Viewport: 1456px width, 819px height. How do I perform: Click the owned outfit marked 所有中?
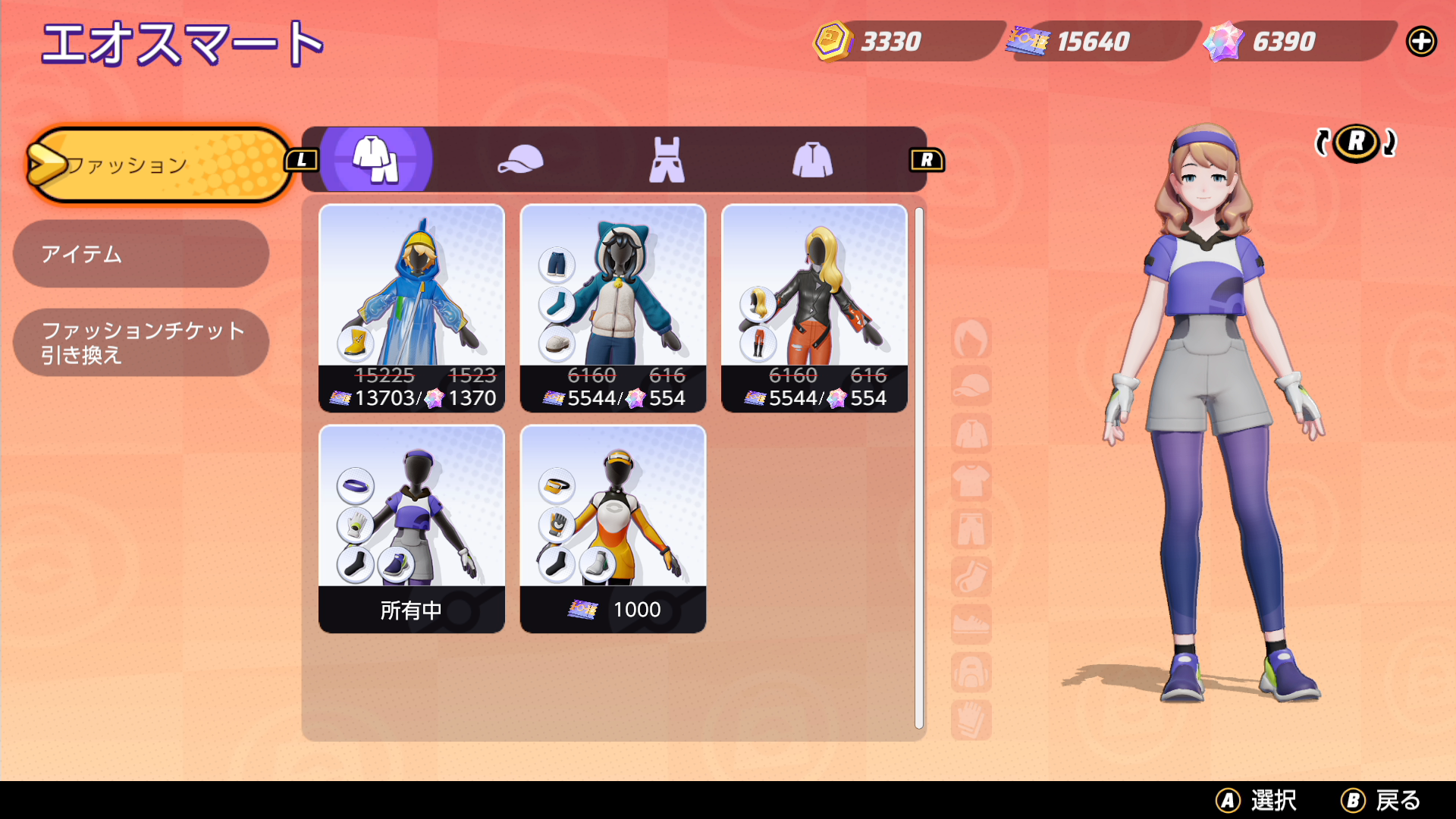tap(412, 529)
